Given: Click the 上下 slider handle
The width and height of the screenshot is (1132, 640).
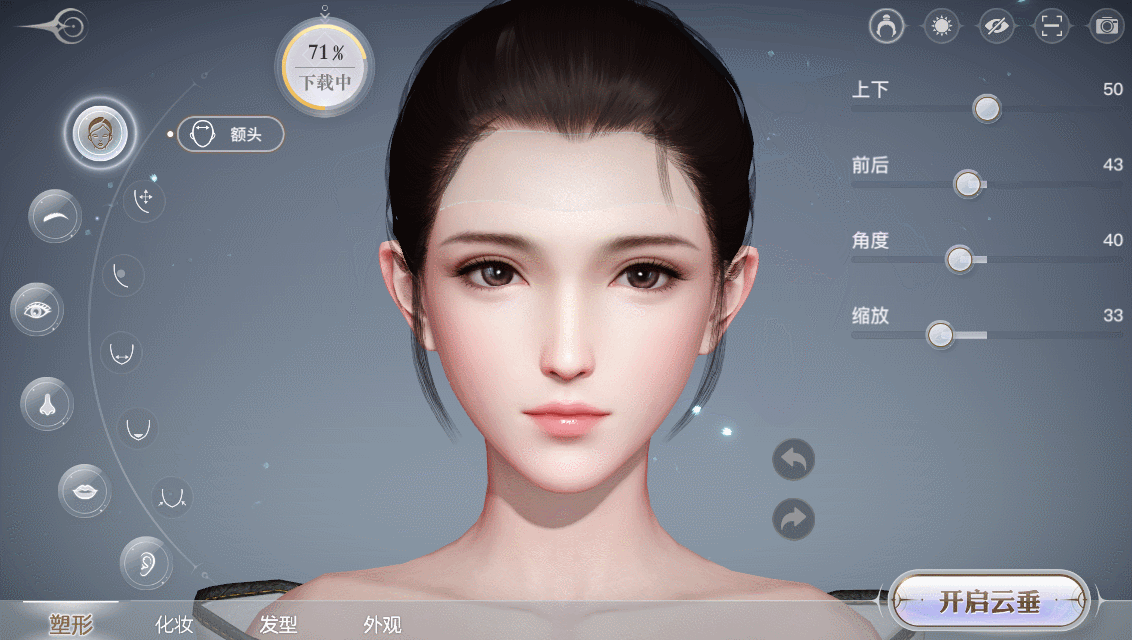Looking at the screenshot, I should coord(987,108).
